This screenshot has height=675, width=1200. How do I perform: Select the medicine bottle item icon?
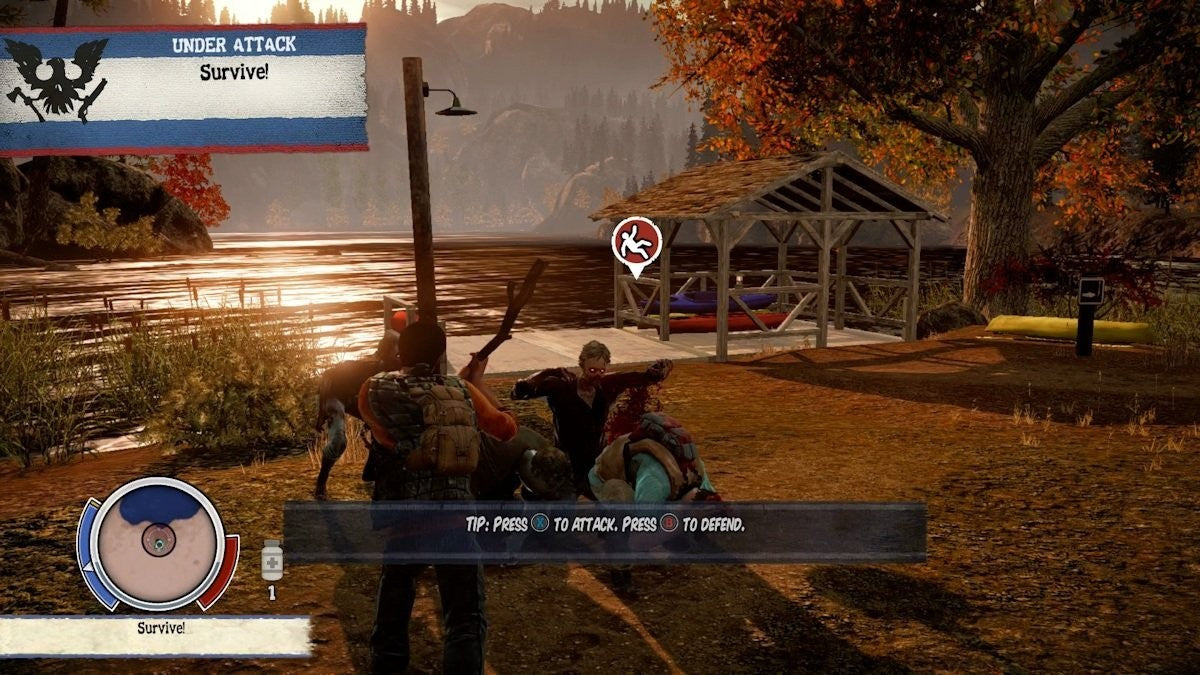pos(271,560)
